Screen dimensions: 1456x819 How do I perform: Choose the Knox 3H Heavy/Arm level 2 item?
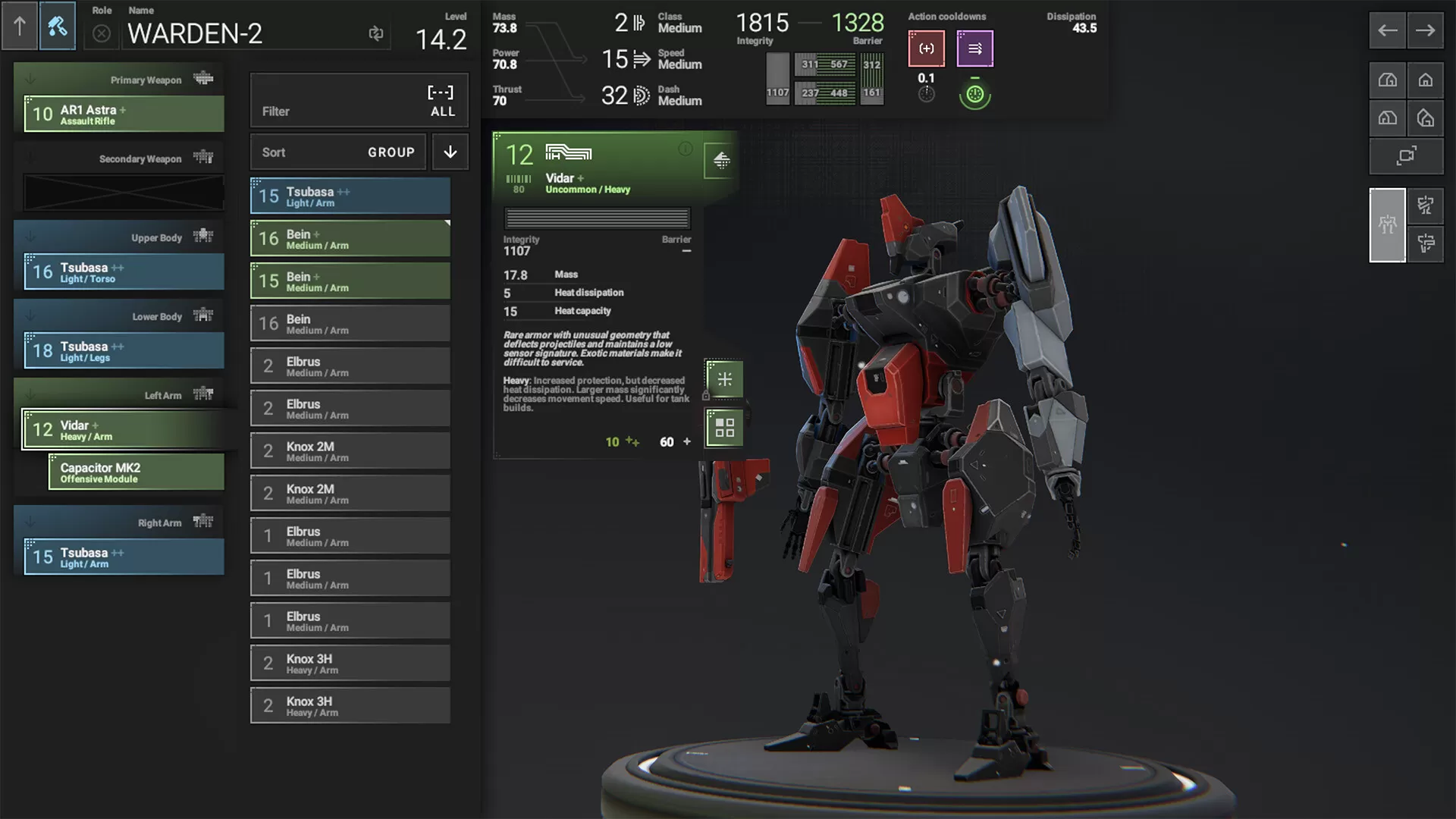(350, 663)
